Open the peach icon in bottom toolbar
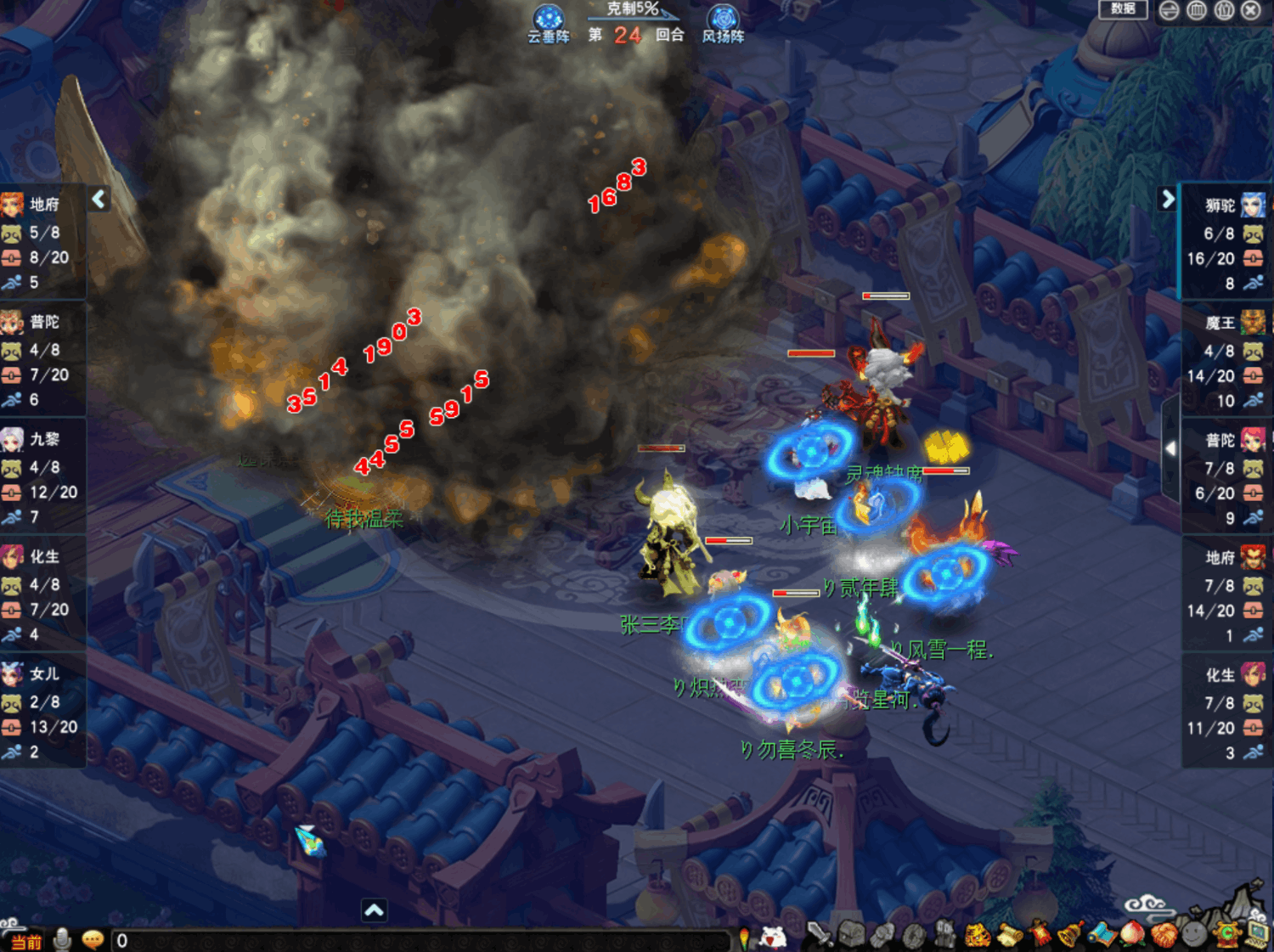The image size is (1274, 952). point(1132,934)
